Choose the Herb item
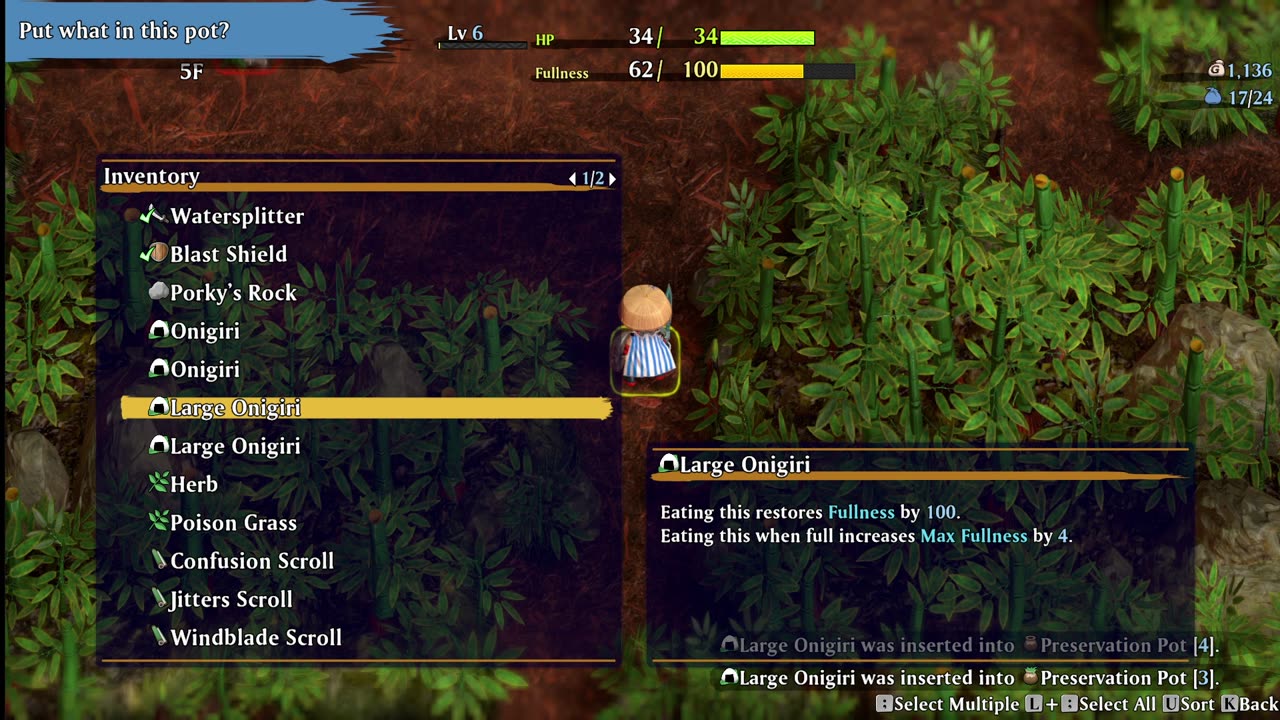1280x720 pixels. click(194, 484)
